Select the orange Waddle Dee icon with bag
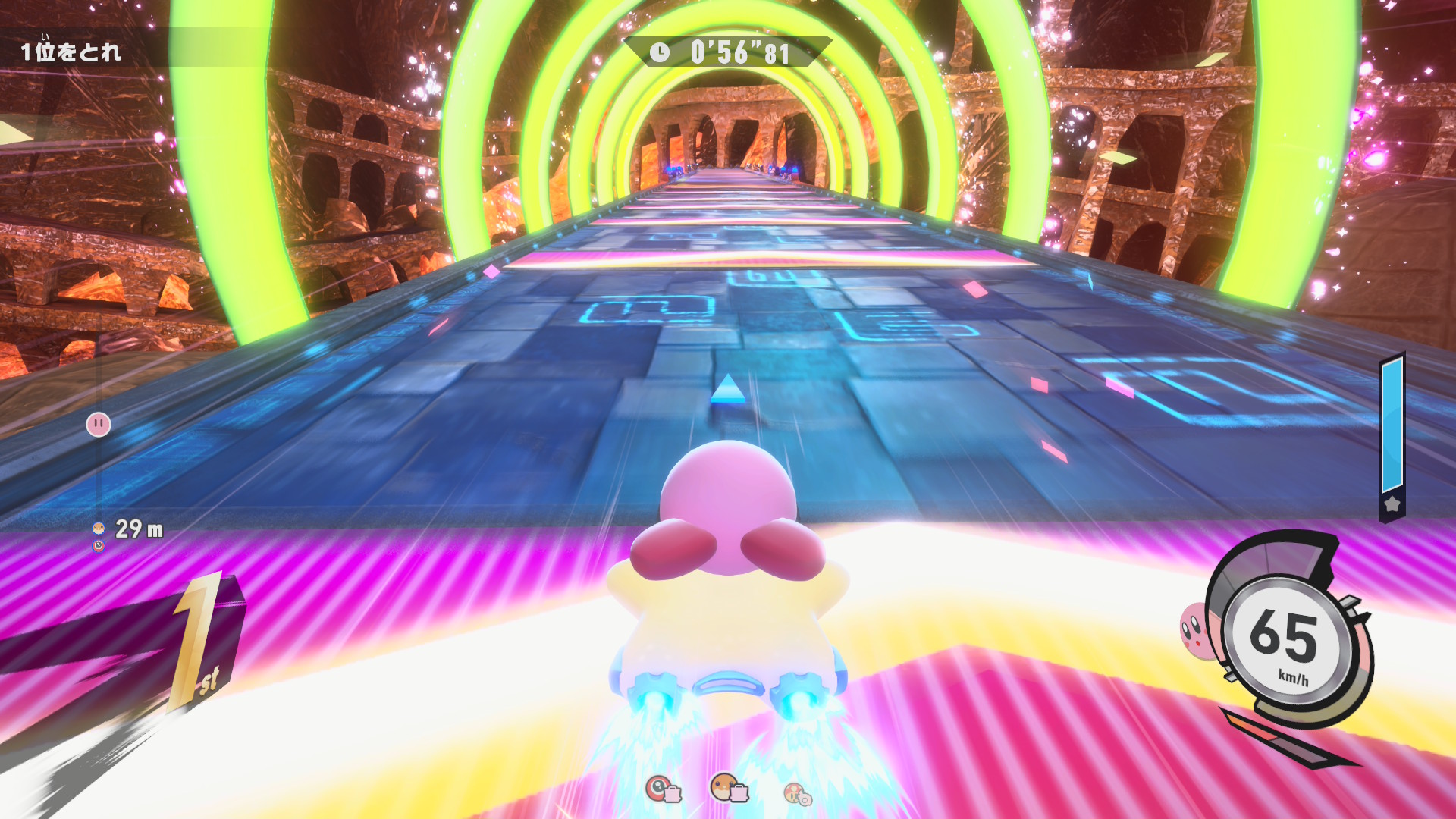 pyautogui.click(x=728, y=789)
